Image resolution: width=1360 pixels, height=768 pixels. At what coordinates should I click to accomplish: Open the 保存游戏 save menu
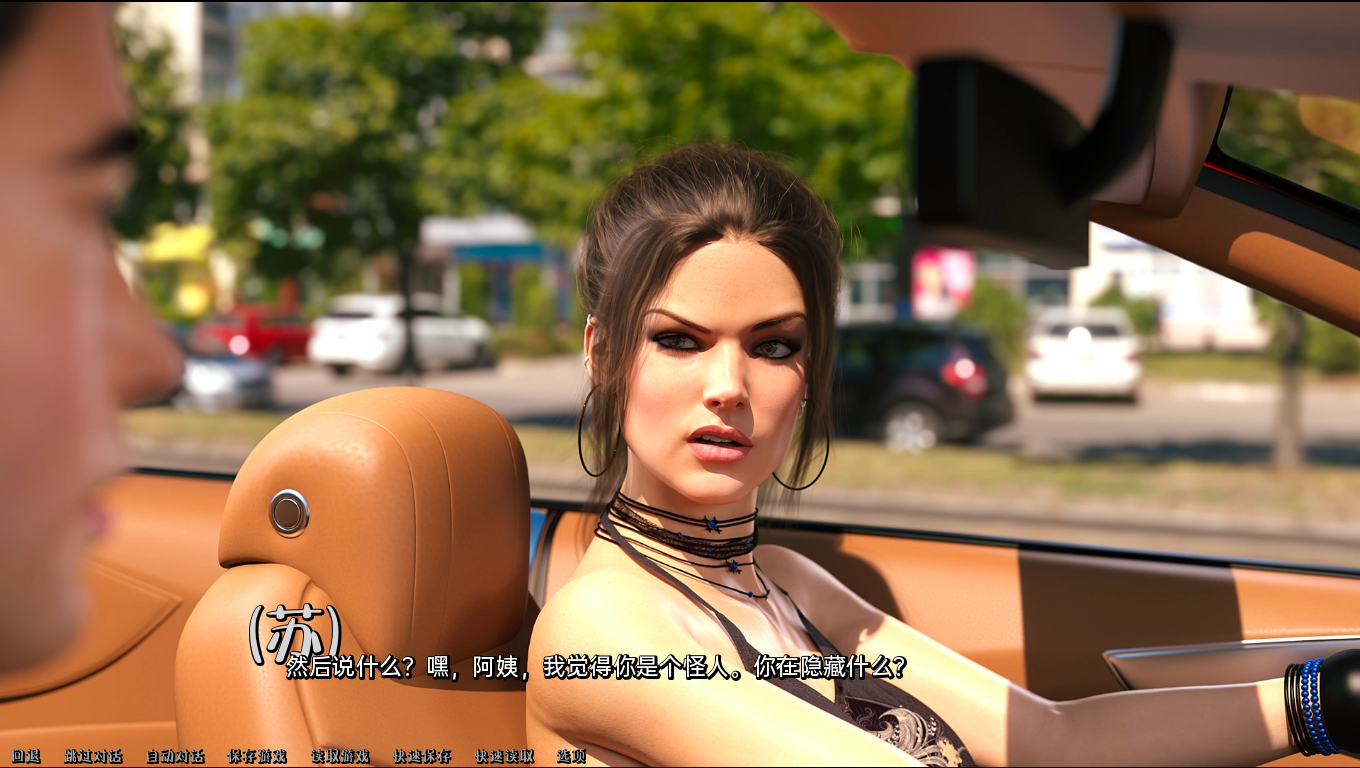257,756
